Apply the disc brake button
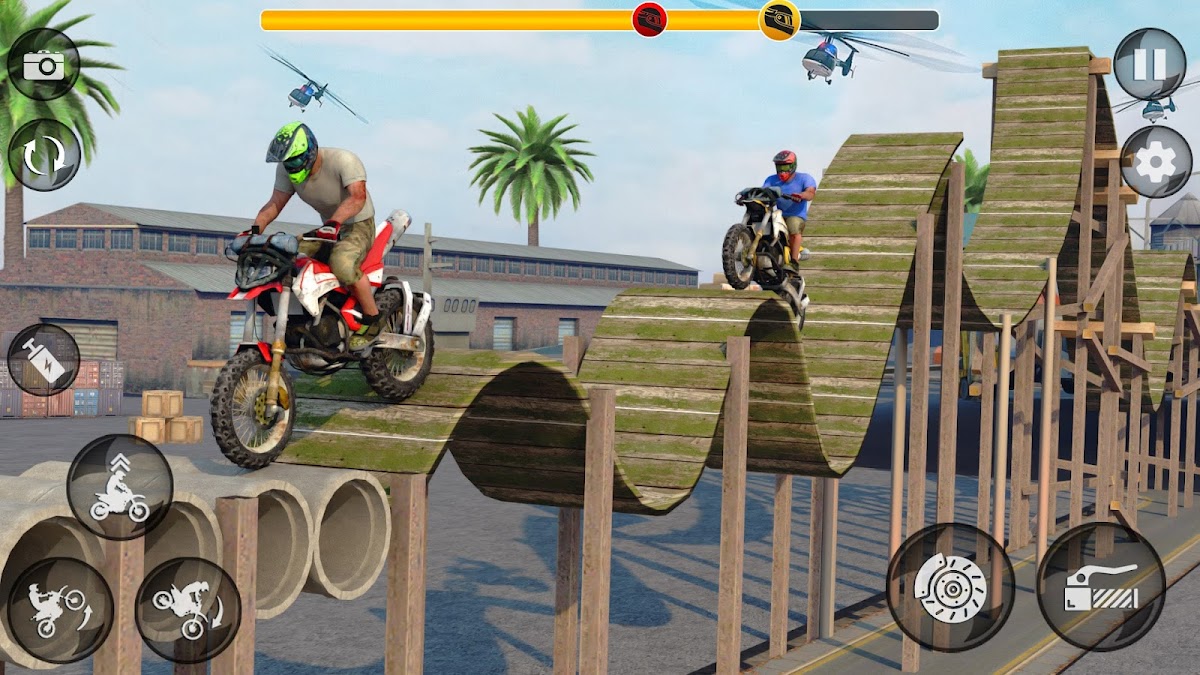Screen dimensions: 1200x675 tap(950, 587)
